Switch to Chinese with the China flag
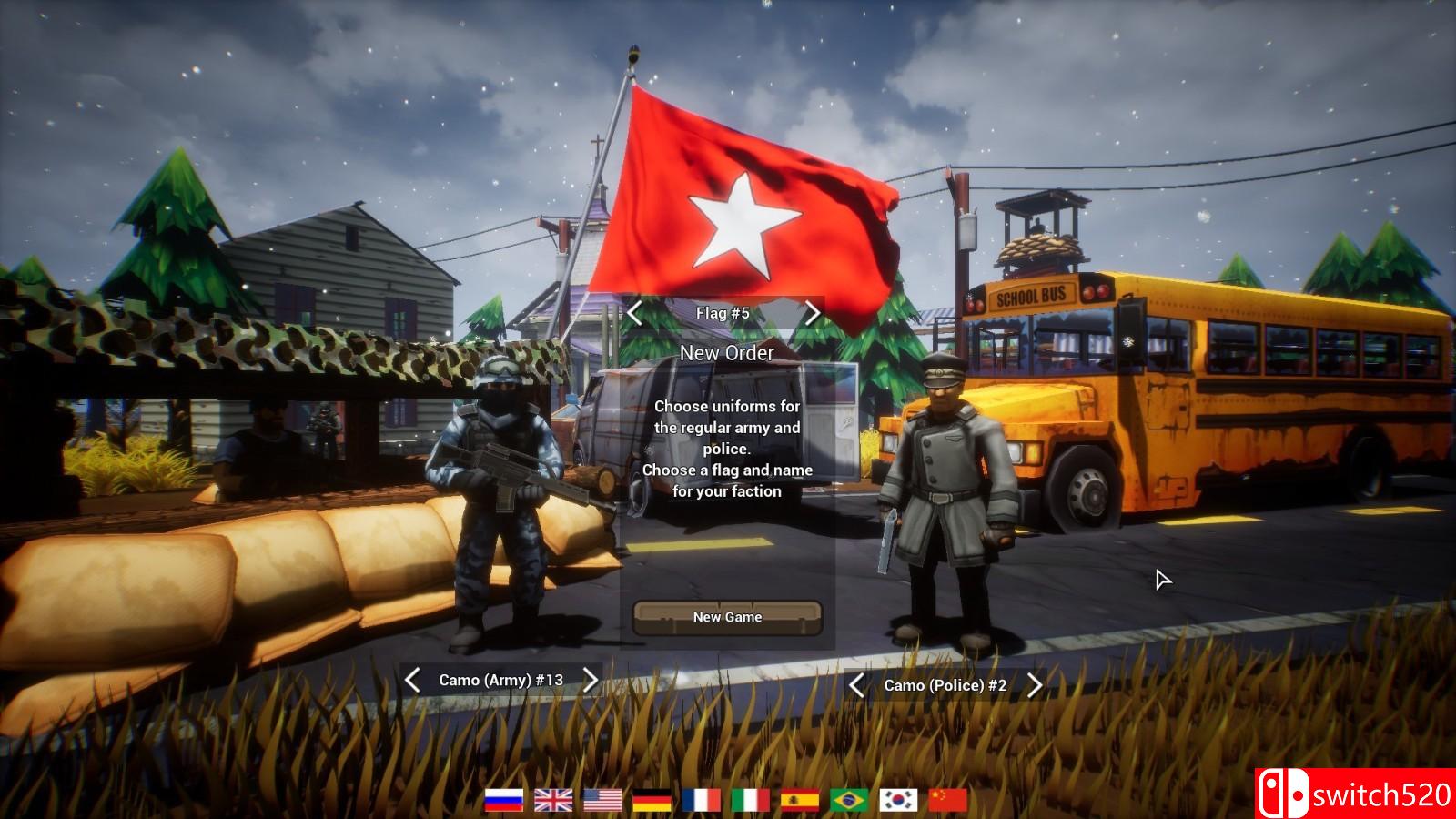The height and width of the screenshot is (819, 1456). pyautogui.click(x=947, y=800)
